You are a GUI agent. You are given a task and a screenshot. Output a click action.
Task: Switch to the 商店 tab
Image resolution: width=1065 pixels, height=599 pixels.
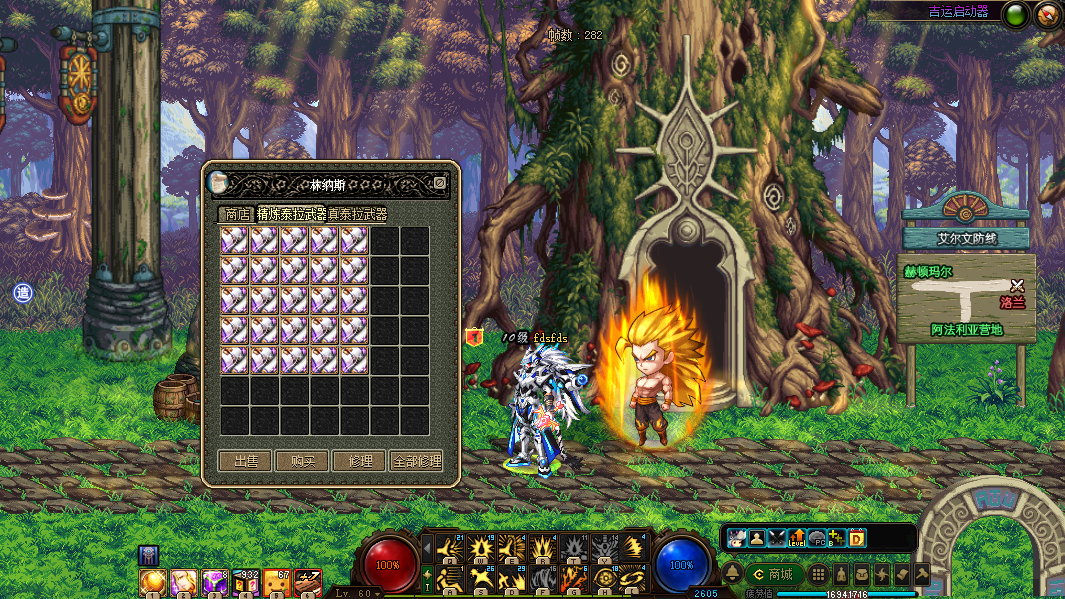tap(237, 214)
